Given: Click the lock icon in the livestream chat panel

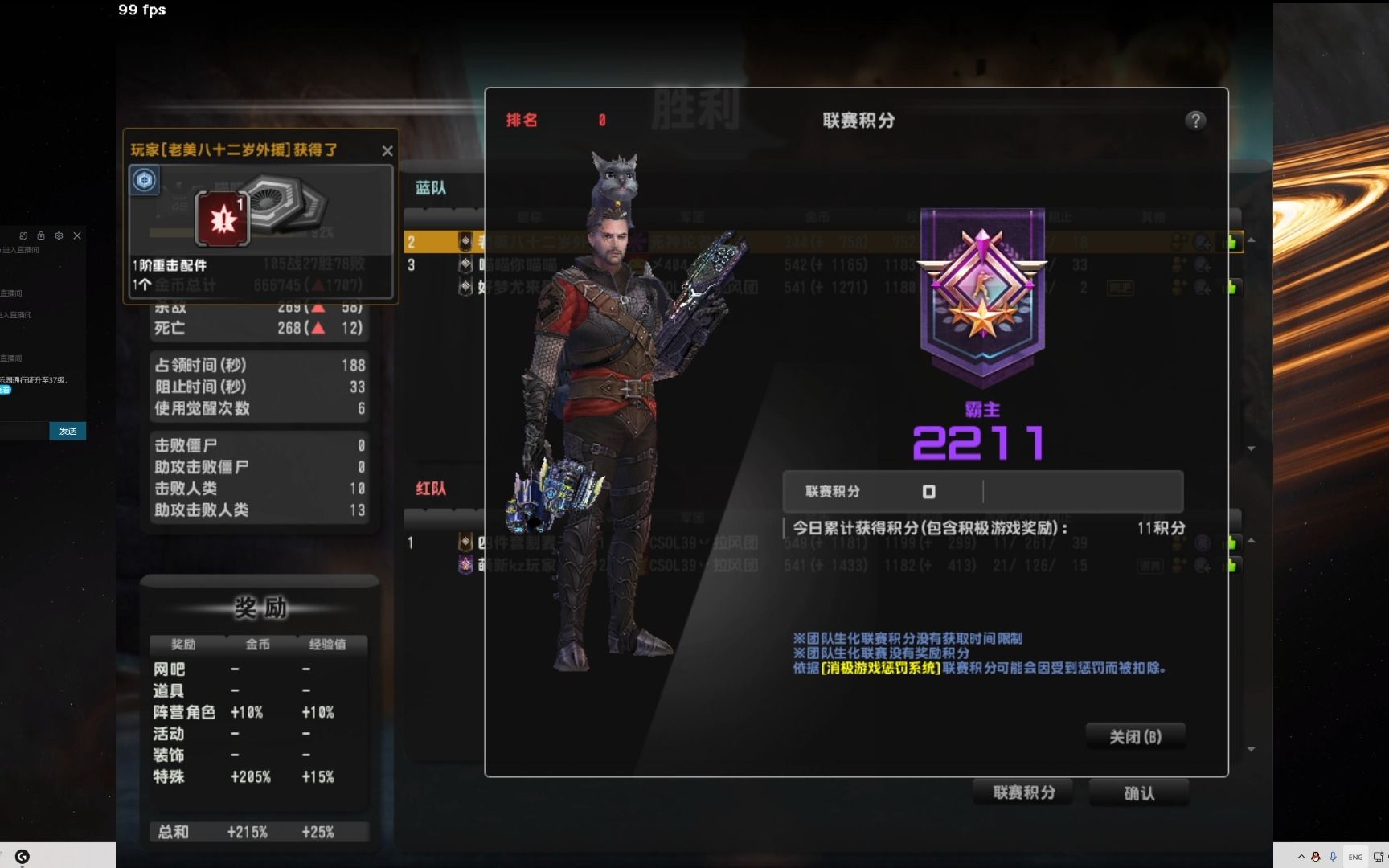Looking at the screenshot, I should pyautogui.click(x=41, y=235).
